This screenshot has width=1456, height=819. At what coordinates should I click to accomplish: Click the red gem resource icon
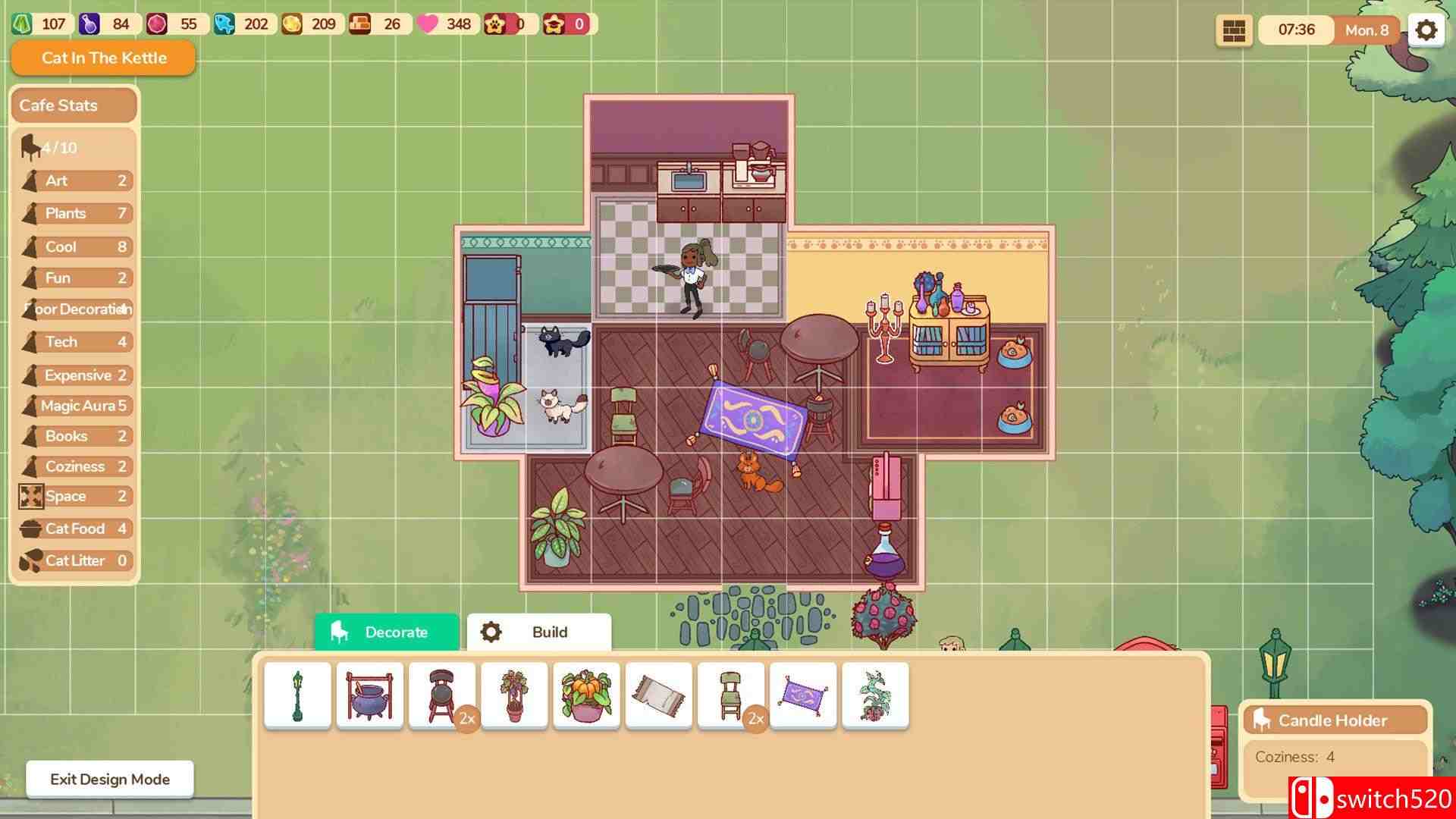click(158, 24)
